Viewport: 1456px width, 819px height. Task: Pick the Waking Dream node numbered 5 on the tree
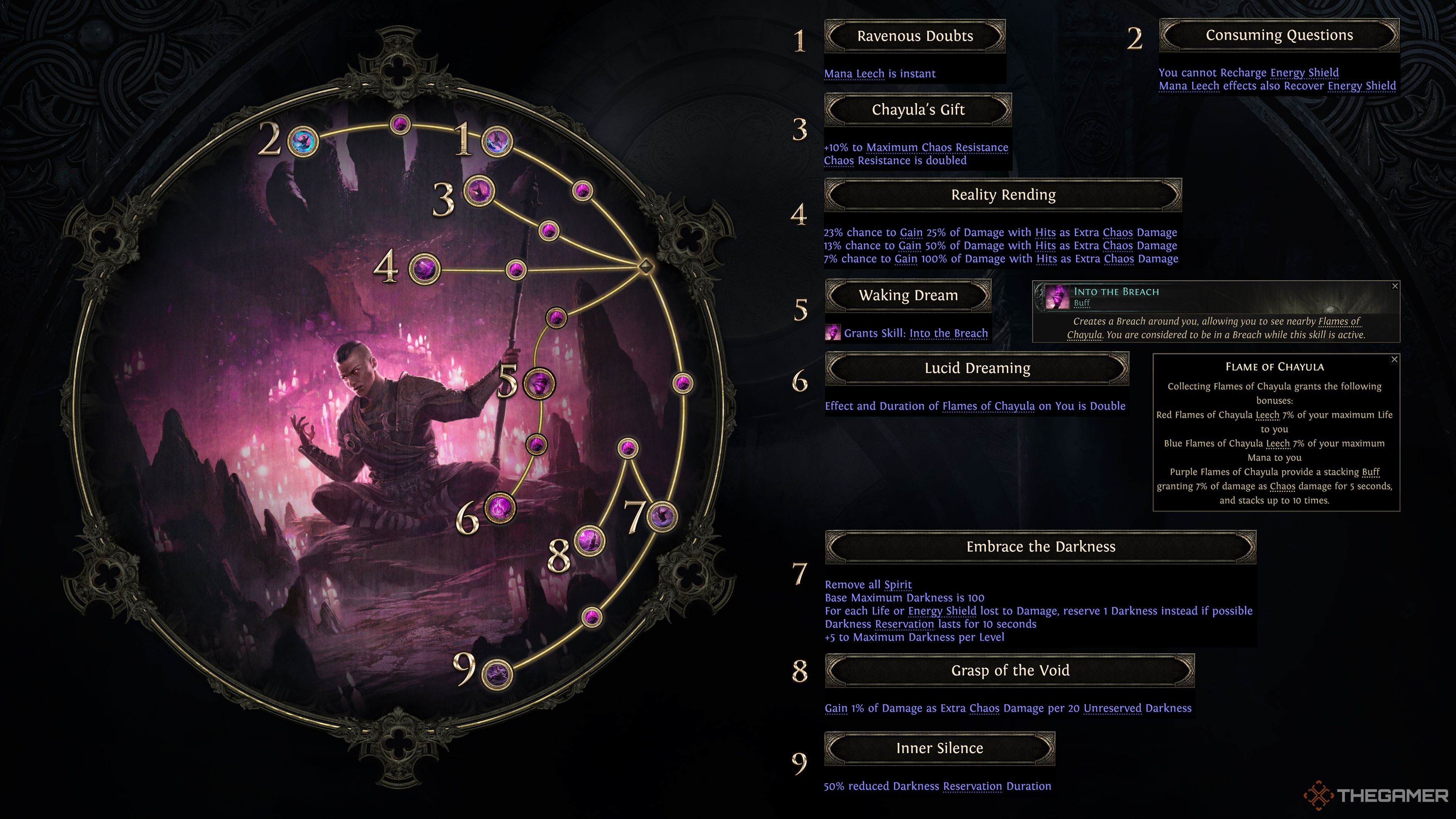click(539, 384)
